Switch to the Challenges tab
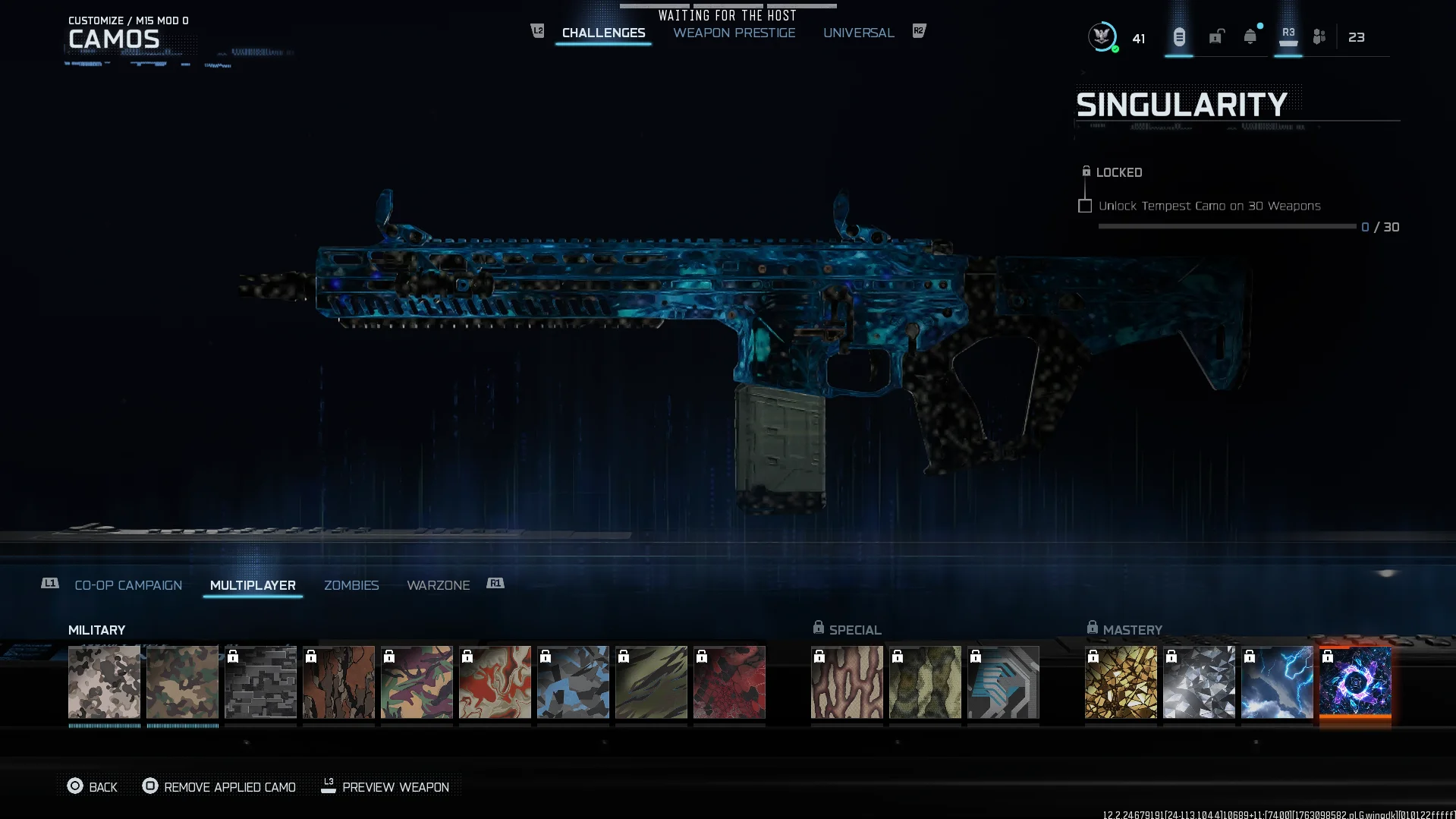The height and width of the screenshot is (819, 1456). (603, 33)
